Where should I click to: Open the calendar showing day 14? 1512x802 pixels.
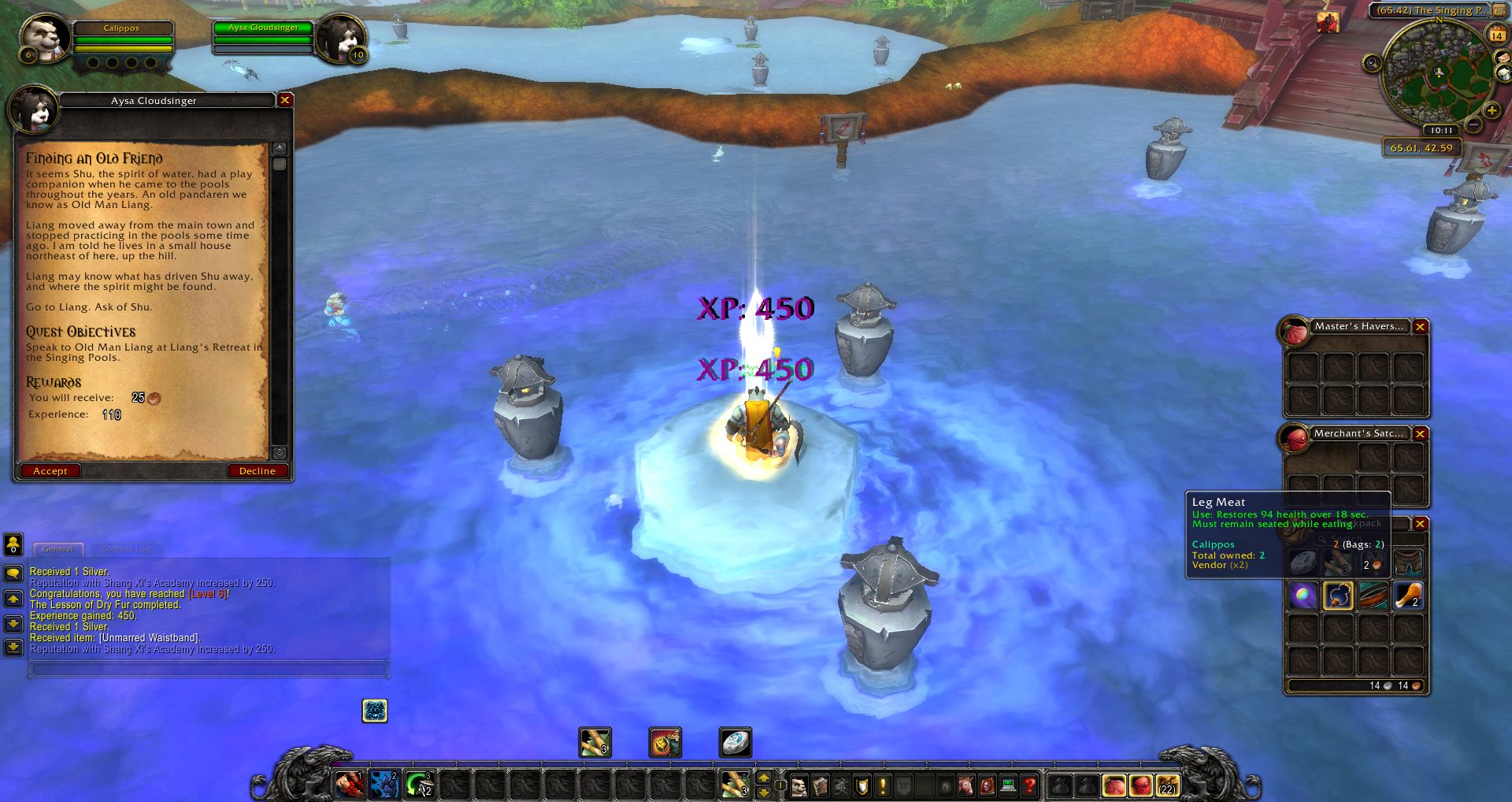click(1496, 35)
